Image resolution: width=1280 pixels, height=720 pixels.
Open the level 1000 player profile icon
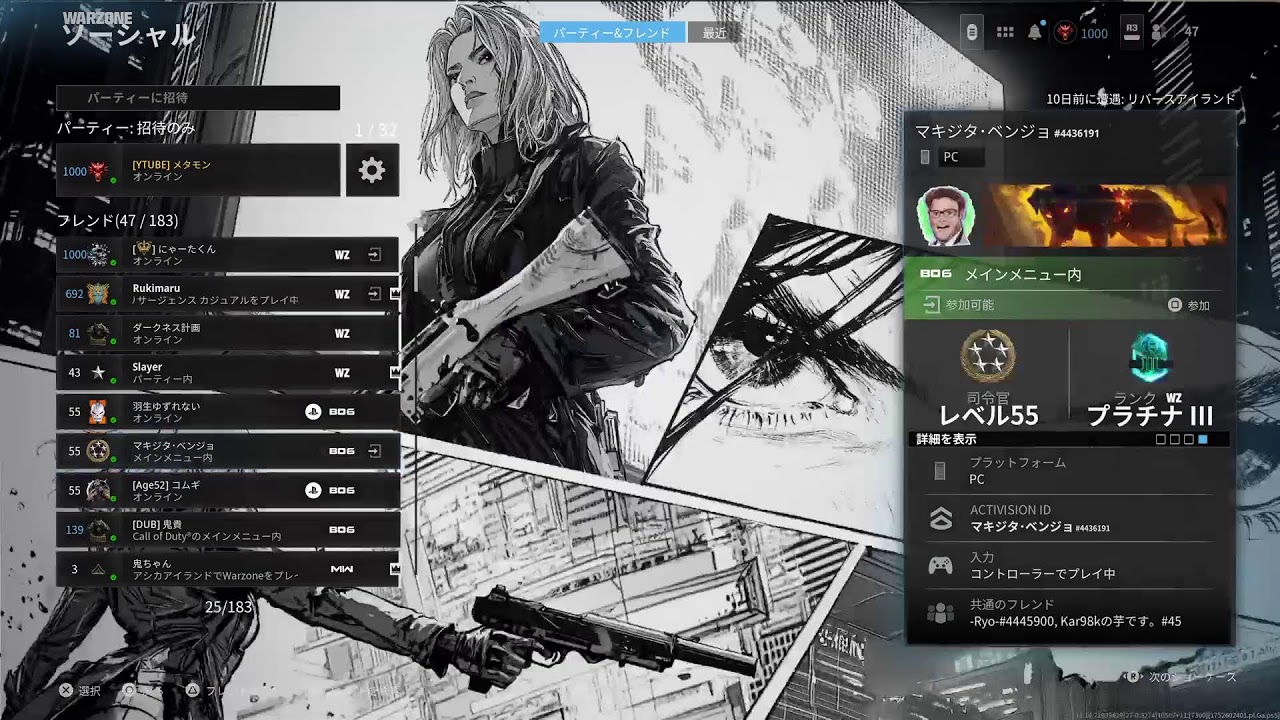coord(1065,33)
